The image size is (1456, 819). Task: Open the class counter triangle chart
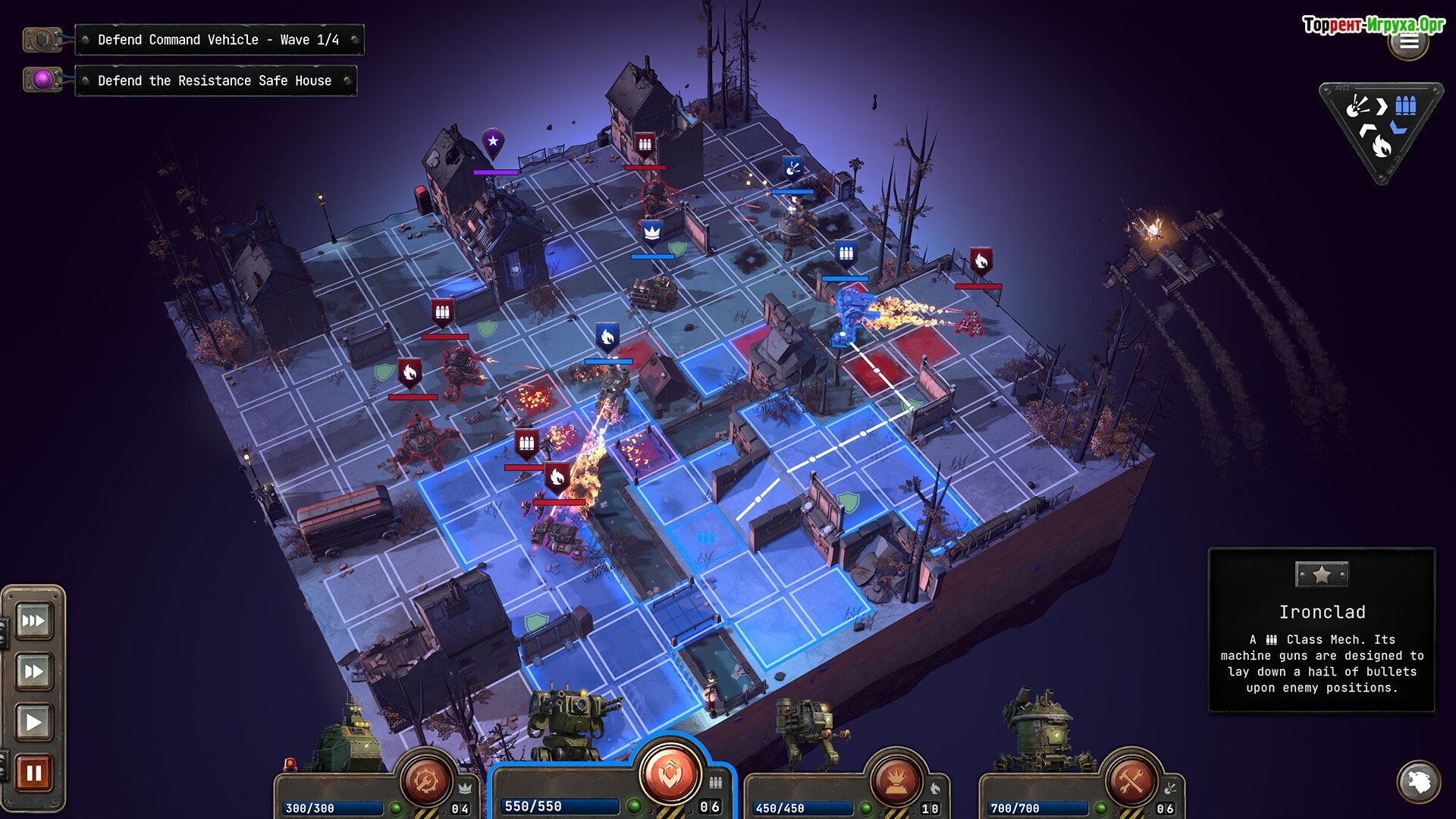click(x=1380, y=129)
